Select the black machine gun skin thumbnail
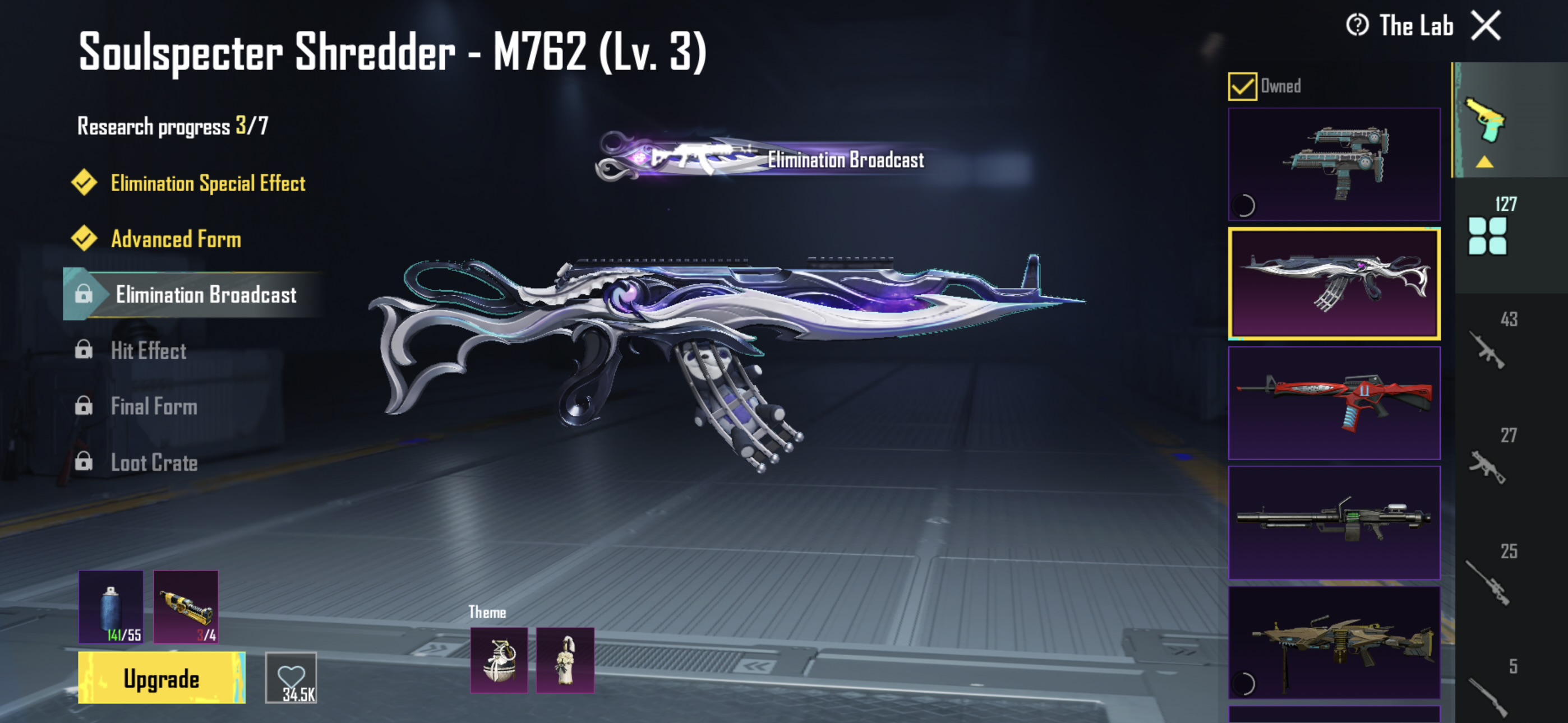This screenshot has width=1568, height=723. click(x=1334, y=522)
